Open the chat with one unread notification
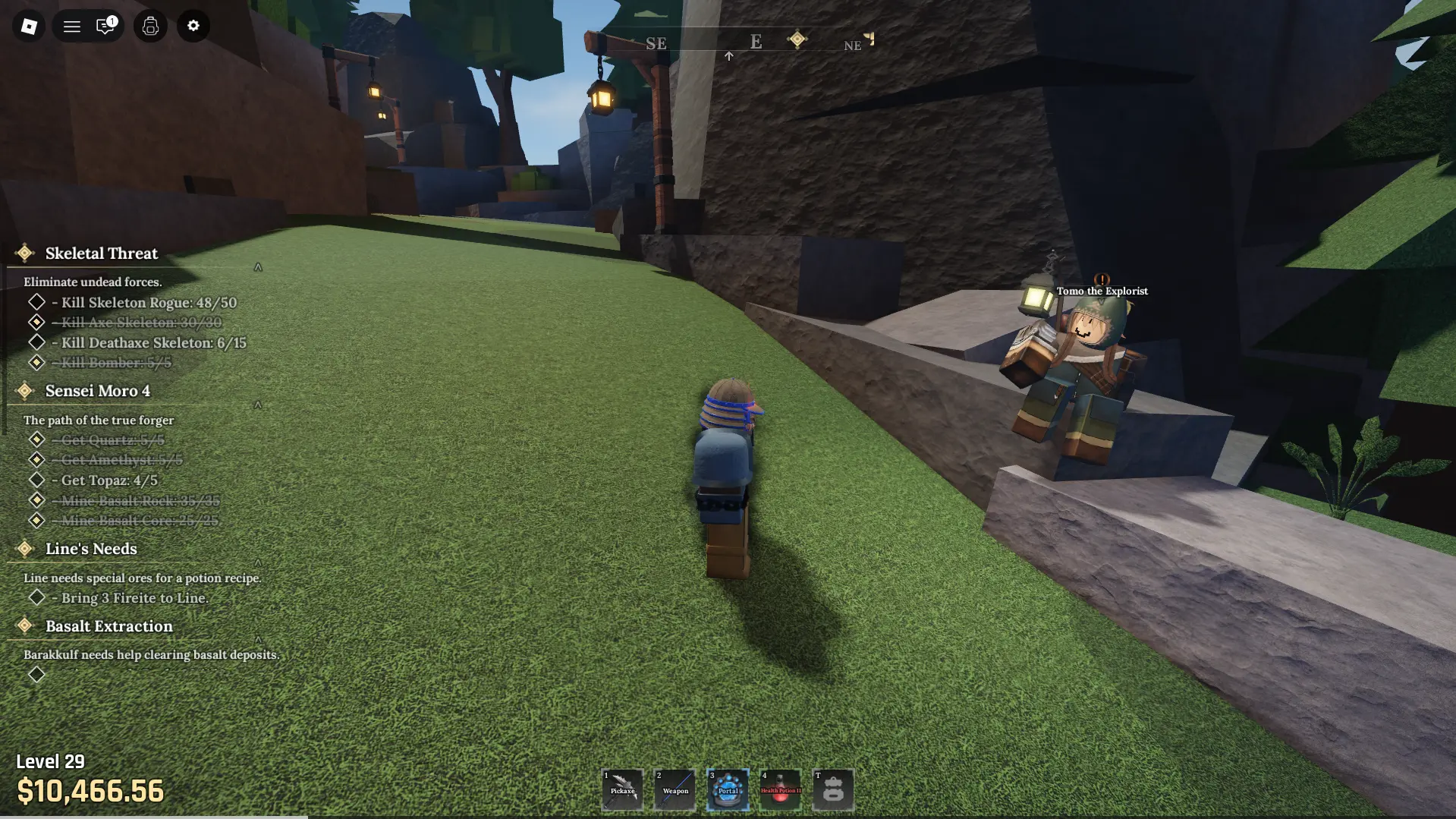This screenshot has width=1456, height=819. coord(105,26)
